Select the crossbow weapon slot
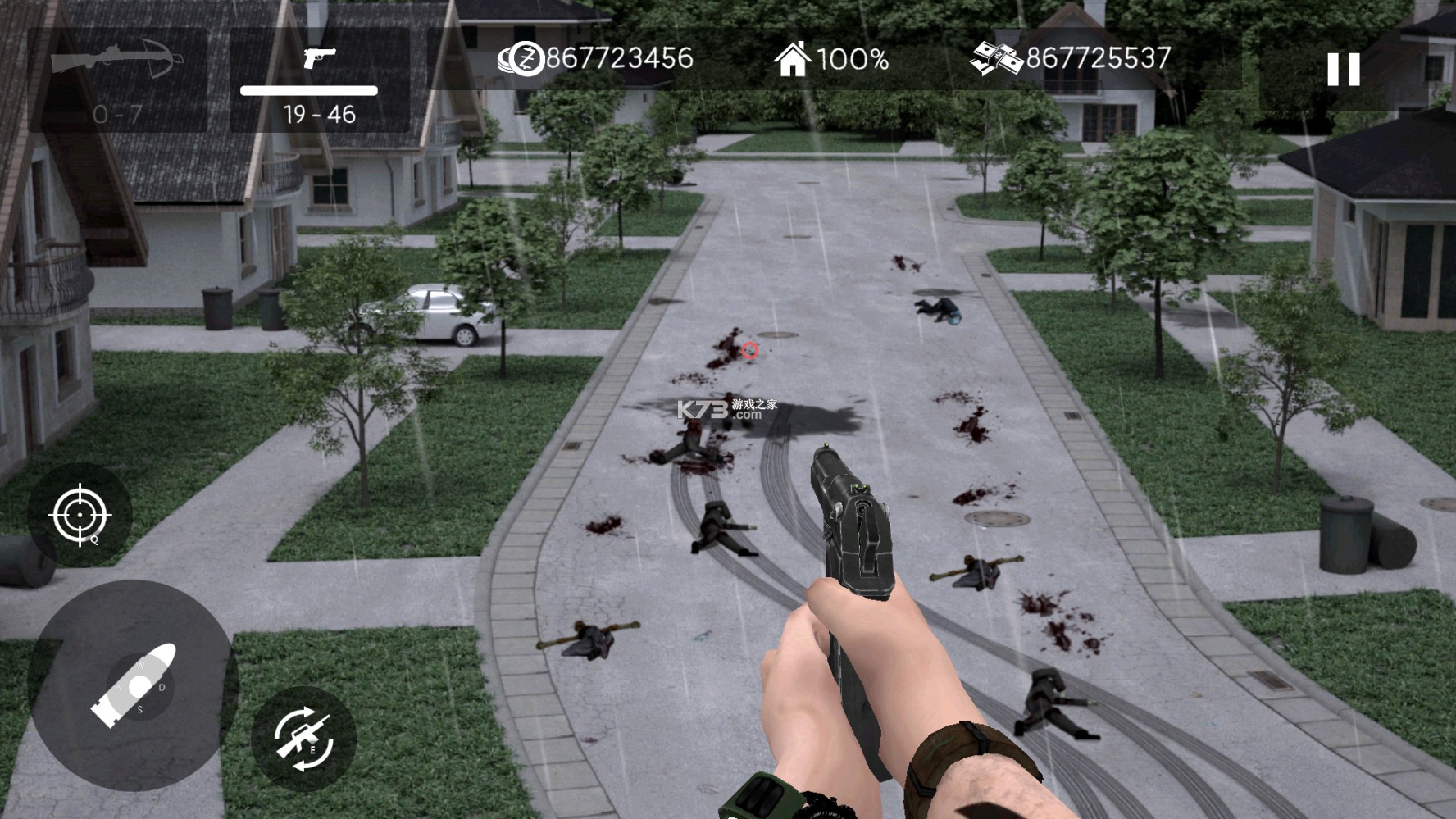Screen dimensions: 1456x819 point(118,80)
